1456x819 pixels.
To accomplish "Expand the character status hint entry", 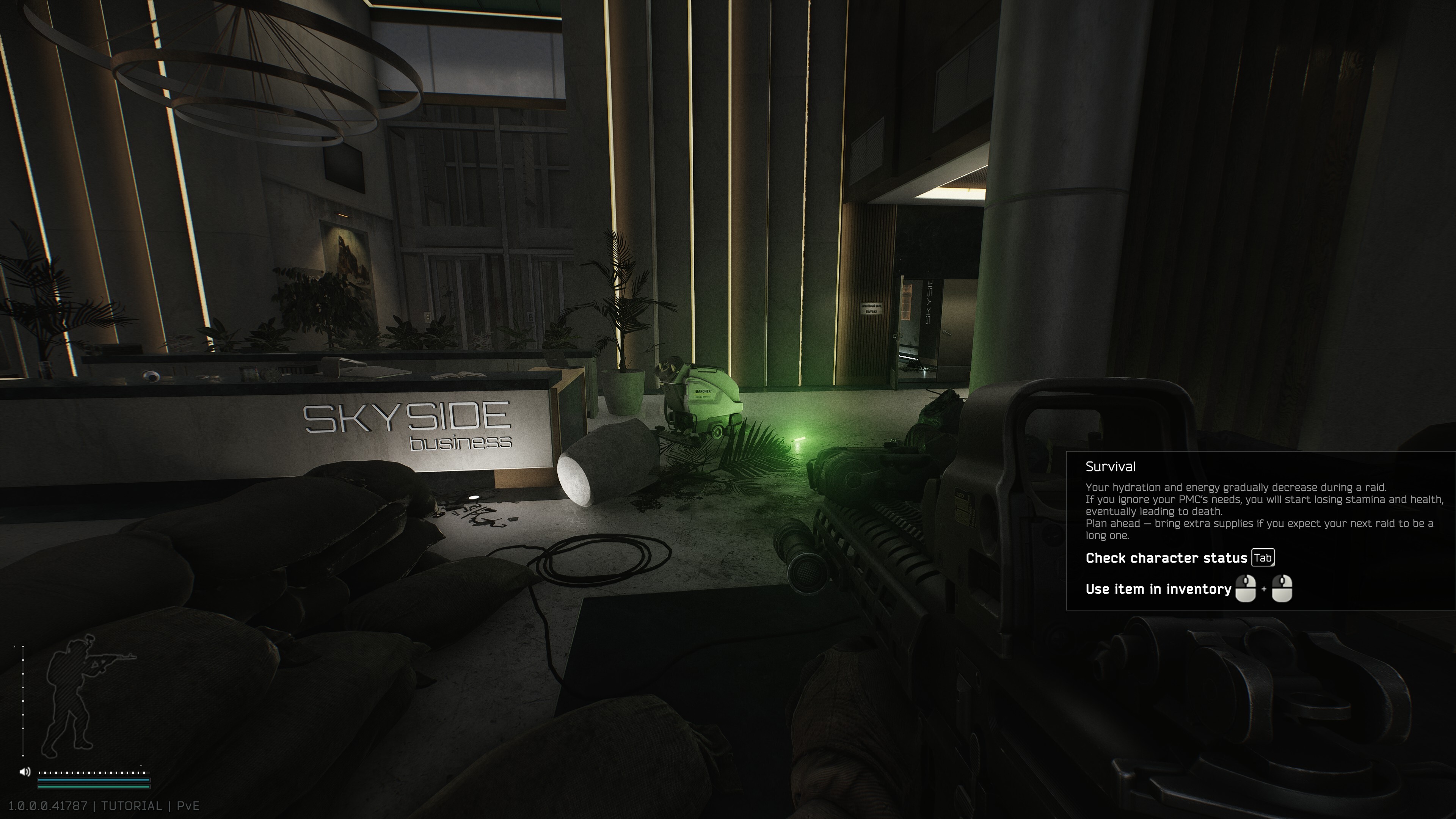I will (1166, 558).
